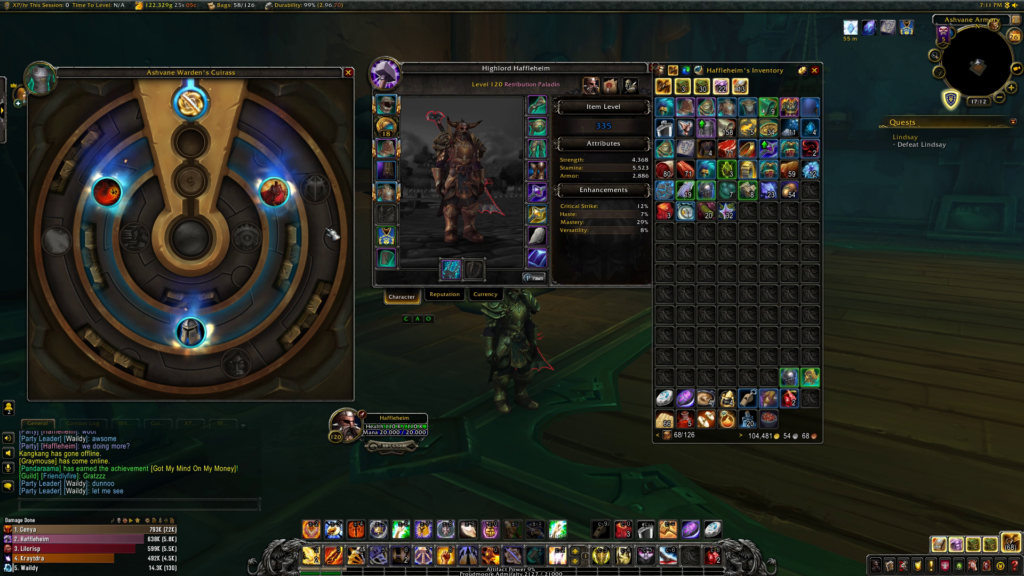This screenshot has width=1024, height=576.
Task: Select the helmet azerite trait at ring bottom
Action: pyautogui.click(x=190, y=331)
